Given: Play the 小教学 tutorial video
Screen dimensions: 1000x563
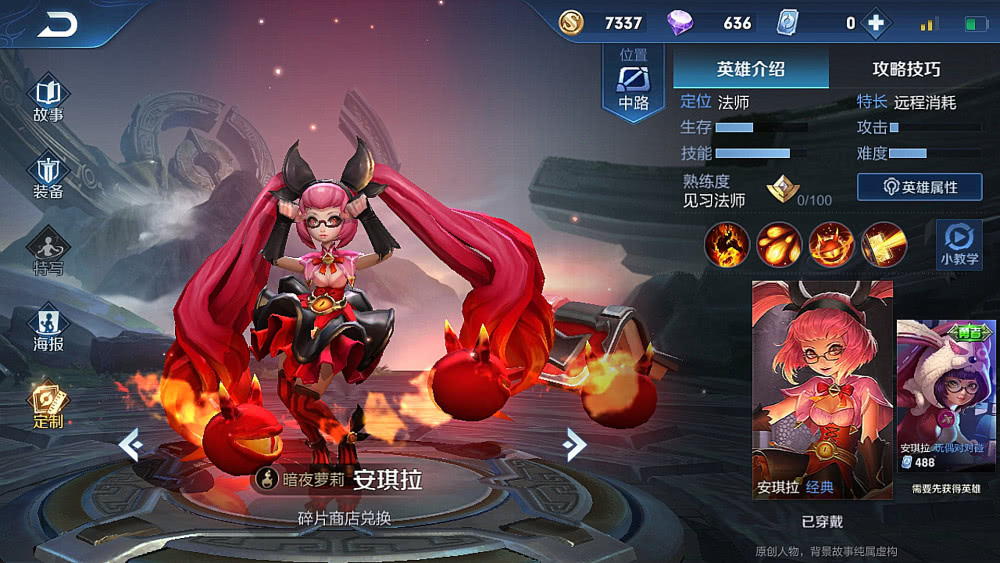Looking at the screenshot, I should tap(958, 245).
